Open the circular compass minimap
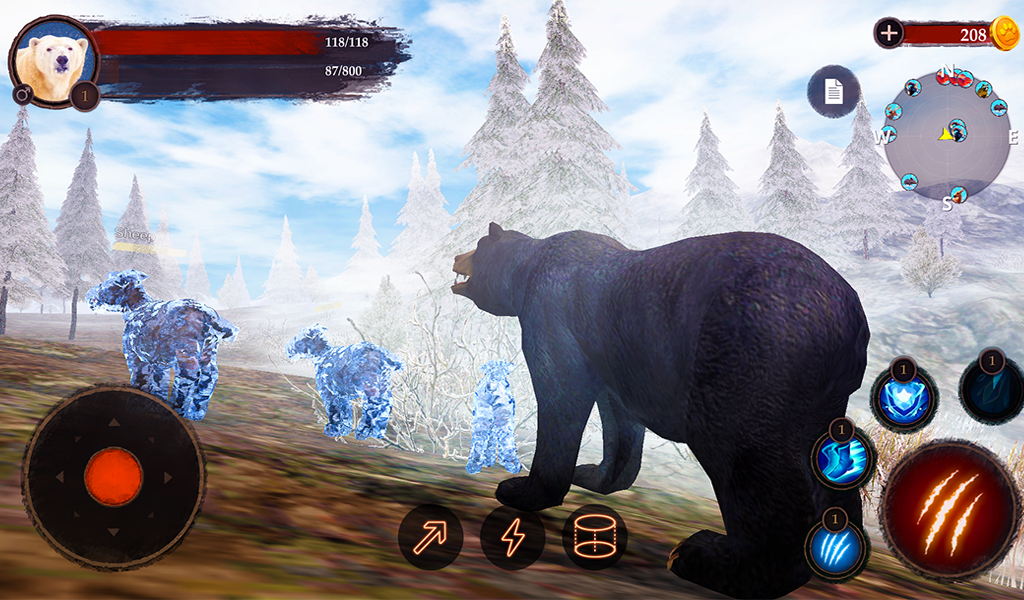Viewport: 1024px width, 600px height. click(x=947, y=135)
